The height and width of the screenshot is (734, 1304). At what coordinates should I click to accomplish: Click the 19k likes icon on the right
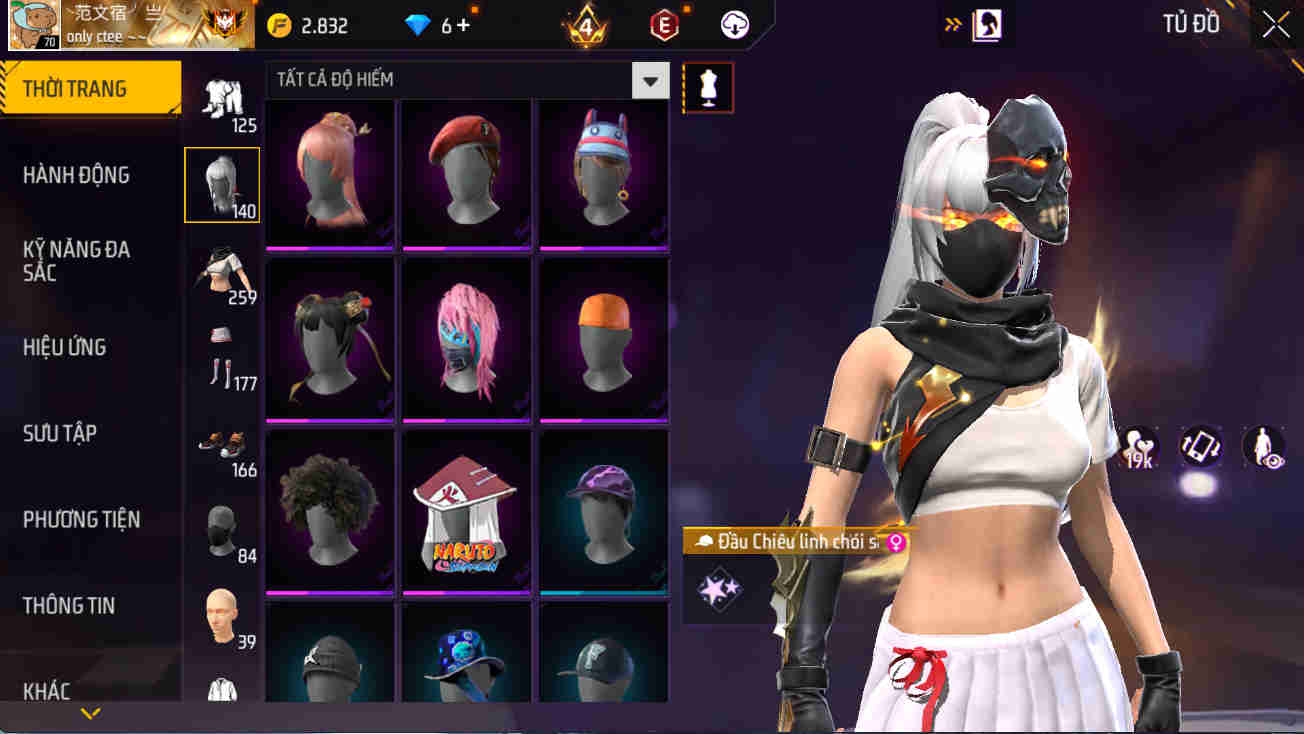[x=1139, y=448]
